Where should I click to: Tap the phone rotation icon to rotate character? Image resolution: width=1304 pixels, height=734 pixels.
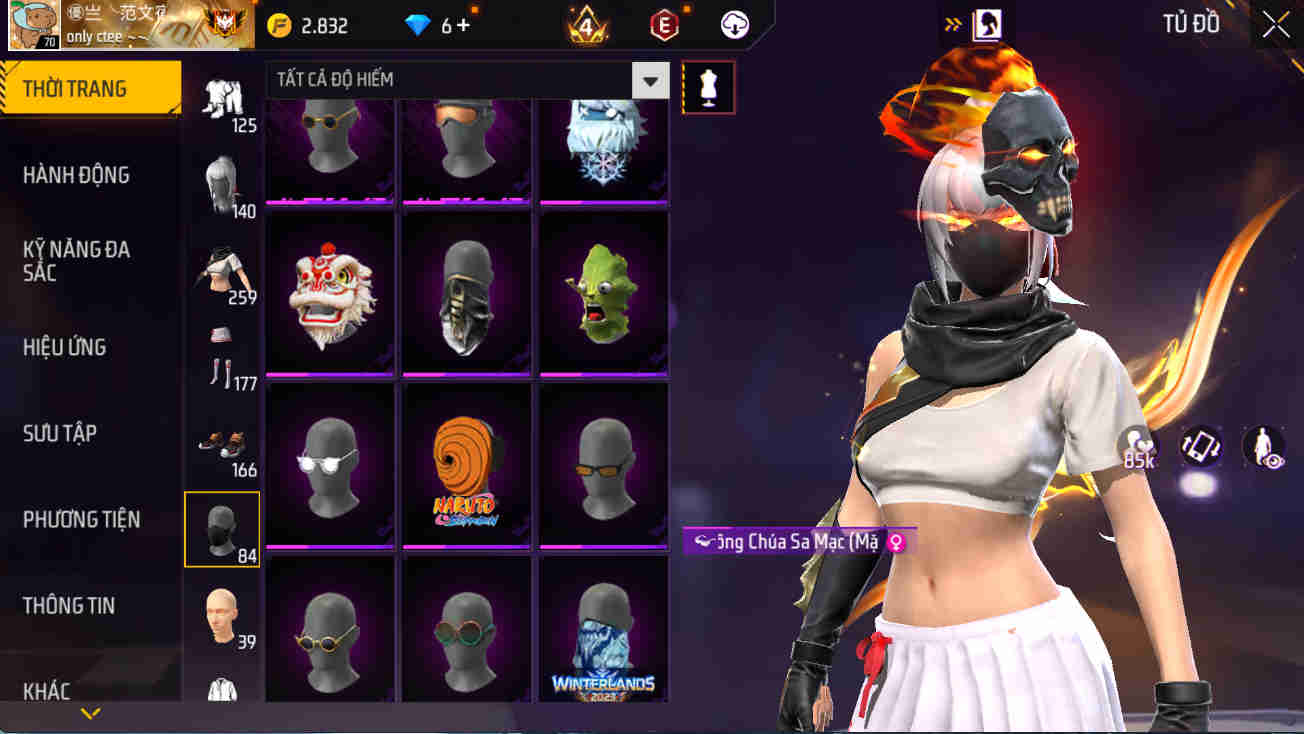tap(1199, 450)
